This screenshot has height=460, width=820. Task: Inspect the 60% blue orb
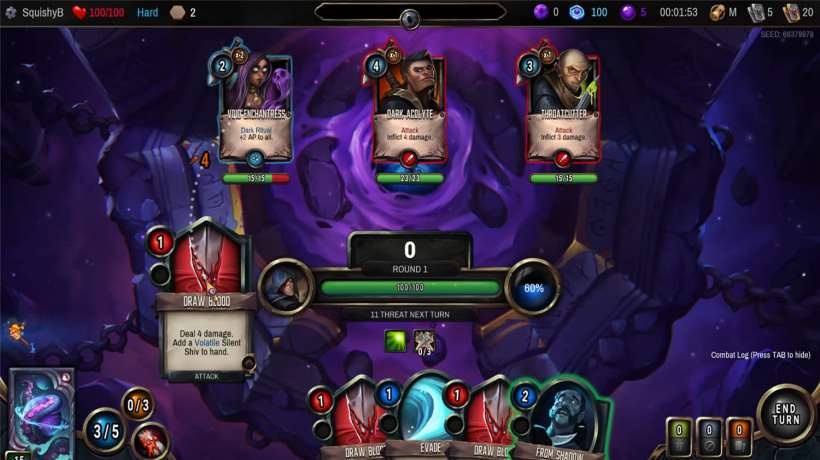click(x=533, y=287)
